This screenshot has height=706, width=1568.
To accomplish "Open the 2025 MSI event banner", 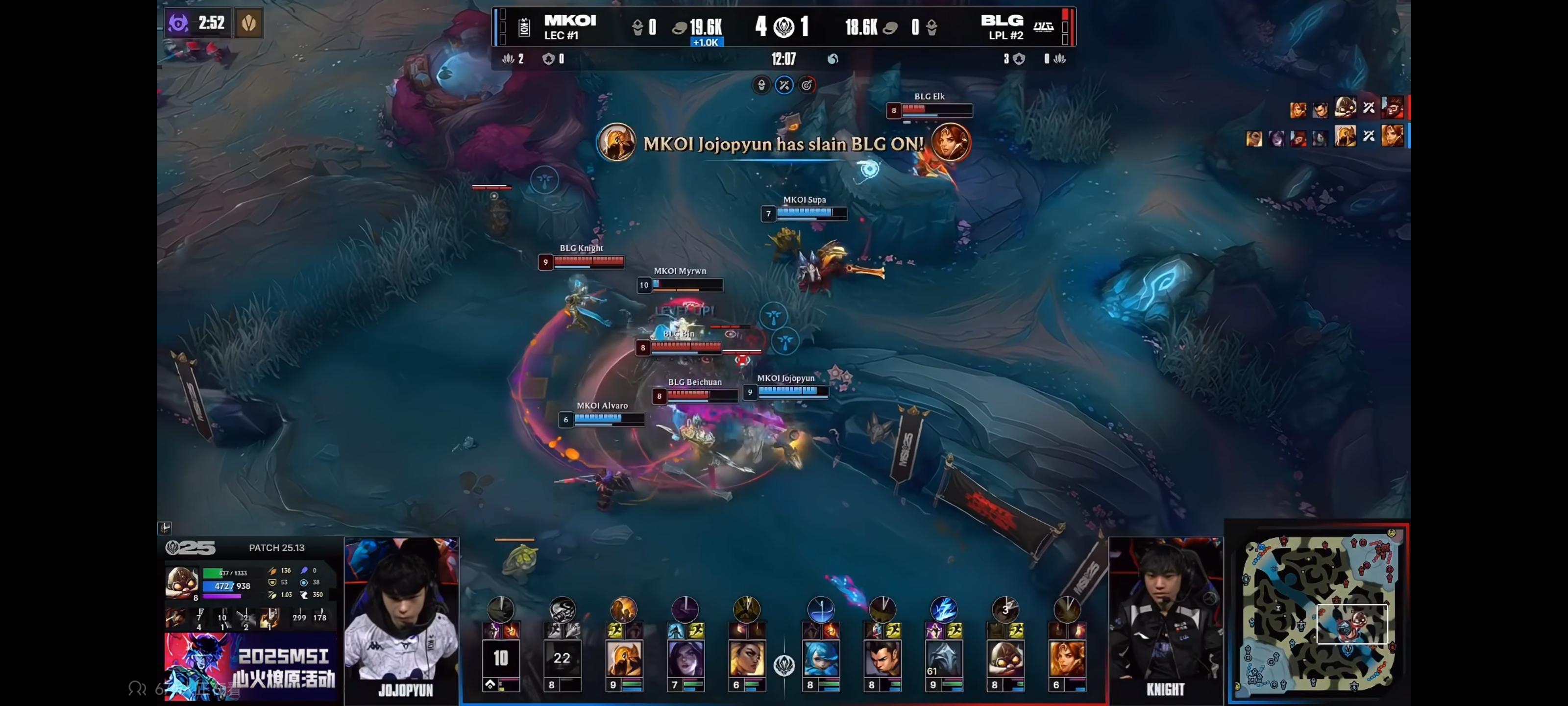I will click(250, 666).
